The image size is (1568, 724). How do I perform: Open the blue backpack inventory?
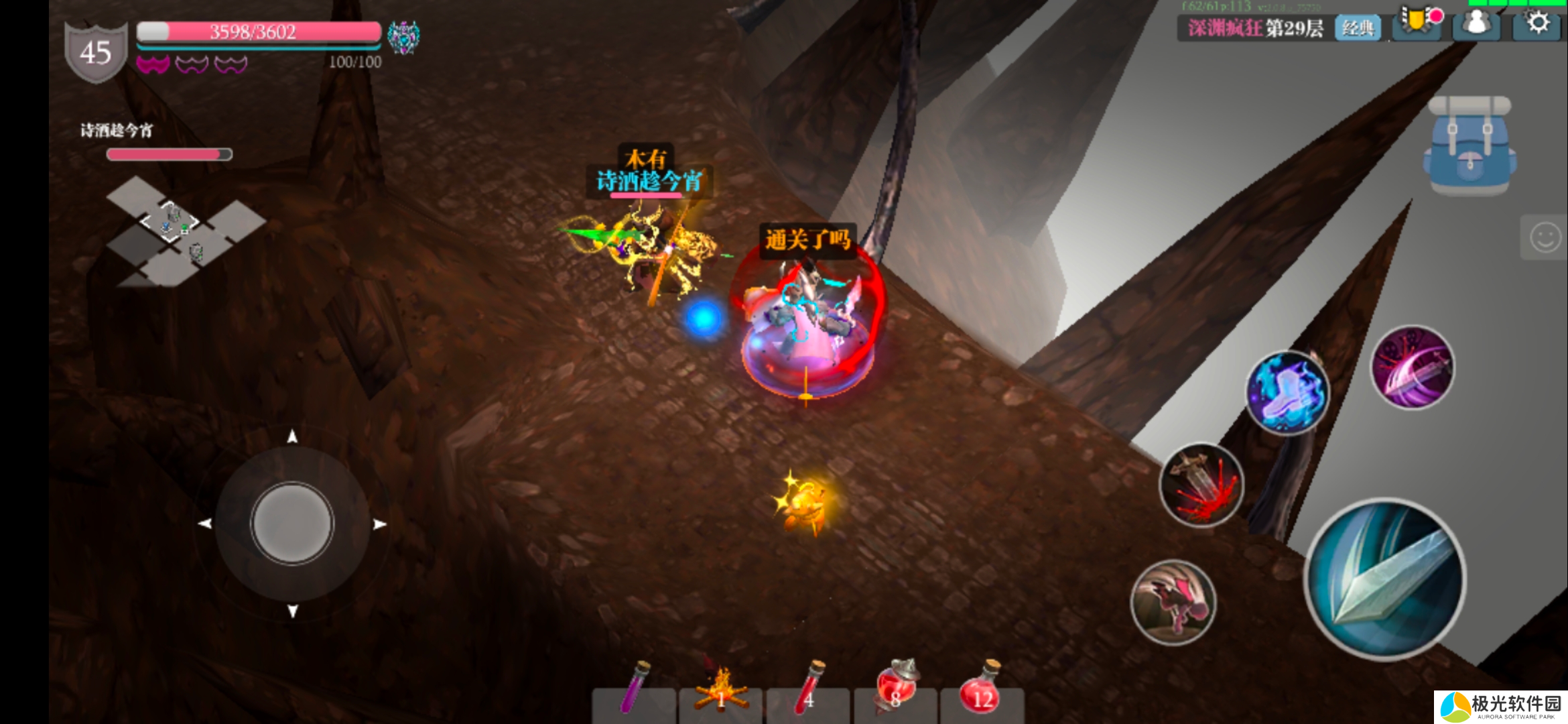point(1470,146)
